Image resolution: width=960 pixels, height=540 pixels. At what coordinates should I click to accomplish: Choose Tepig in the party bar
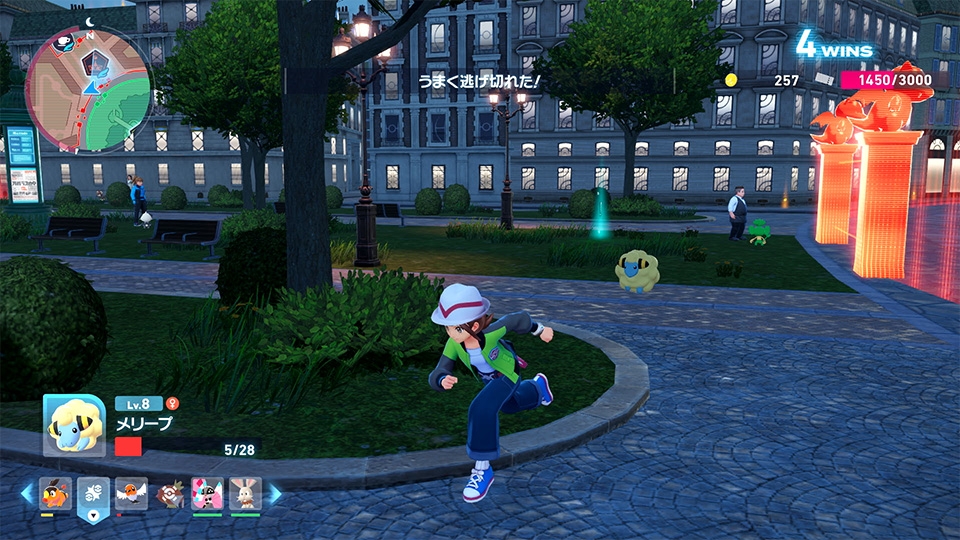tap(55, 493)
